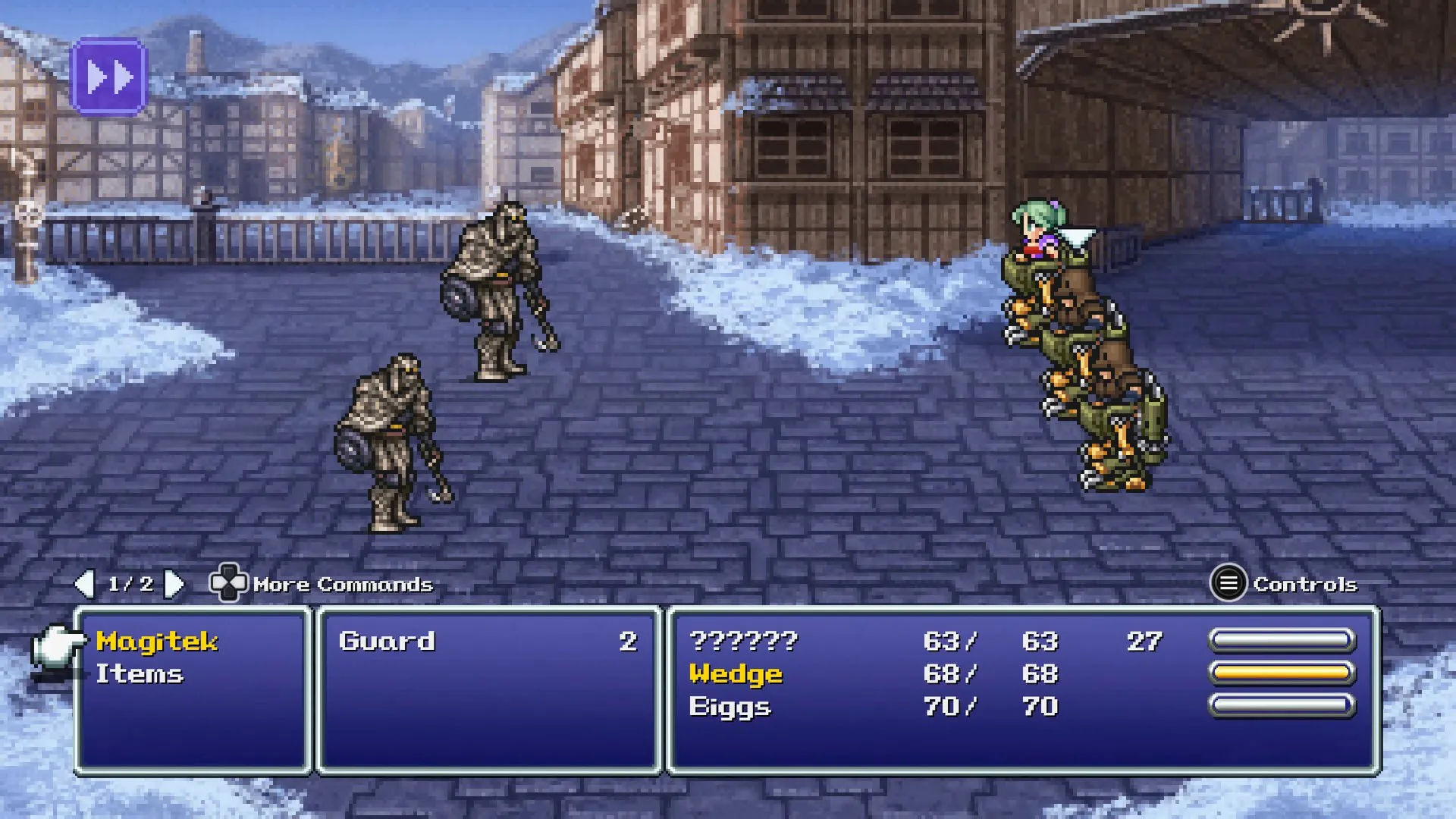Click the fast-forward battle speed icon
Screen dimensions: 1456x819
[x=109, y=76]
